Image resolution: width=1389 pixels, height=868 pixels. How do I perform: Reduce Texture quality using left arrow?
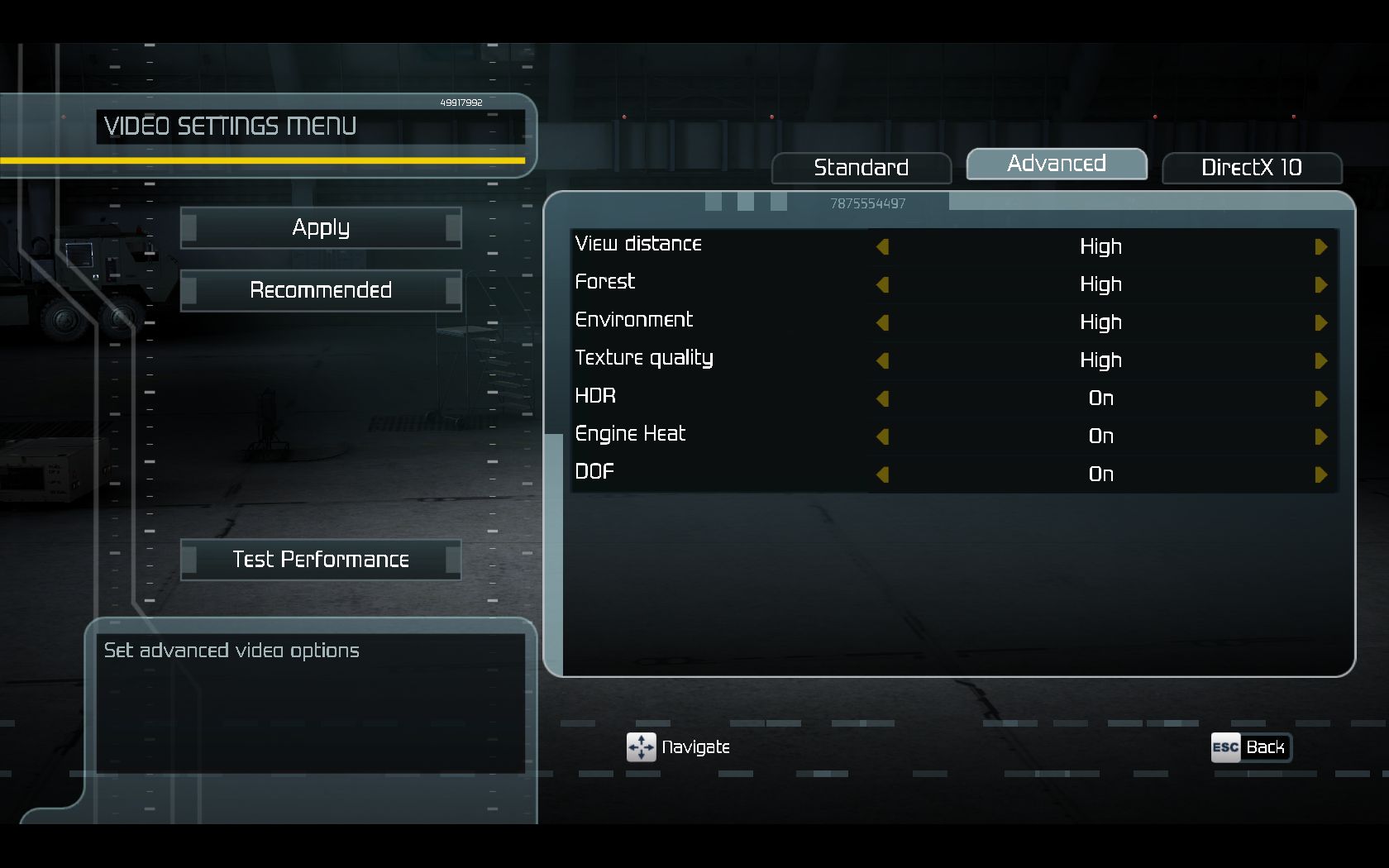click(882, 361)
